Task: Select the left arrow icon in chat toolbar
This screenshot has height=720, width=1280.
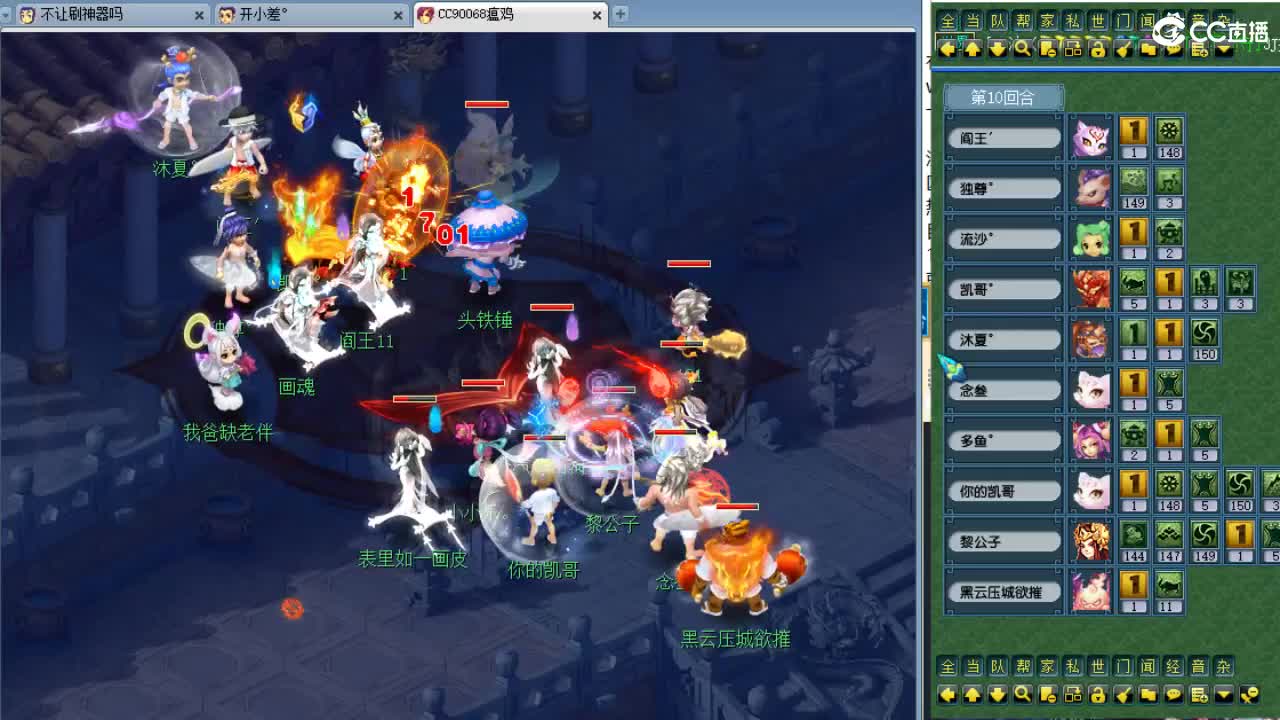Action: [x=947, y=49]
